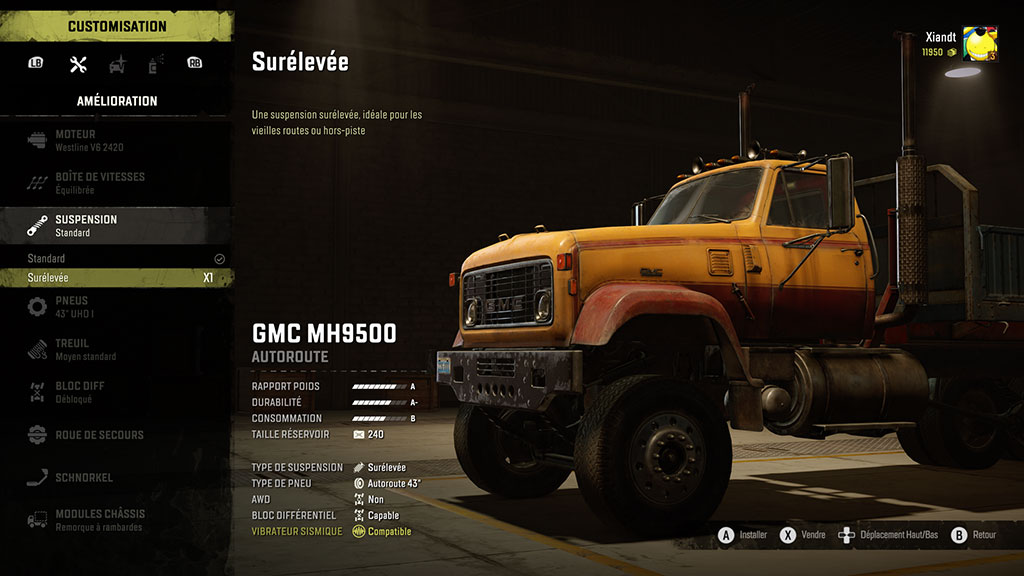1024x576 pixels.
Task: Switch to the truck add-ons tab
Action: [117, 65]
